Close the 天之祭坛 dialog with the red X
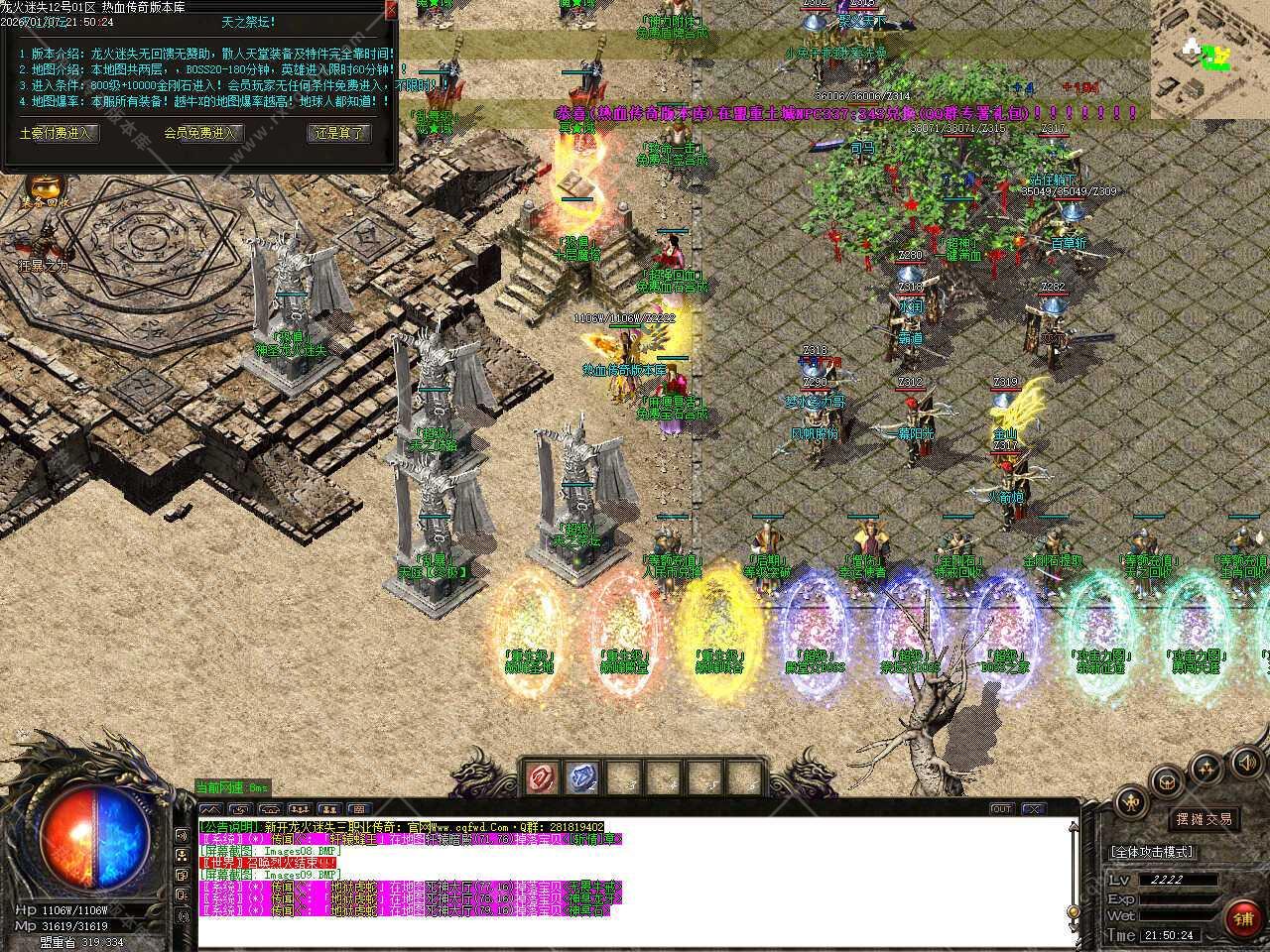The height and width of the screenshot is (952, 1270). tap(390, 10)
